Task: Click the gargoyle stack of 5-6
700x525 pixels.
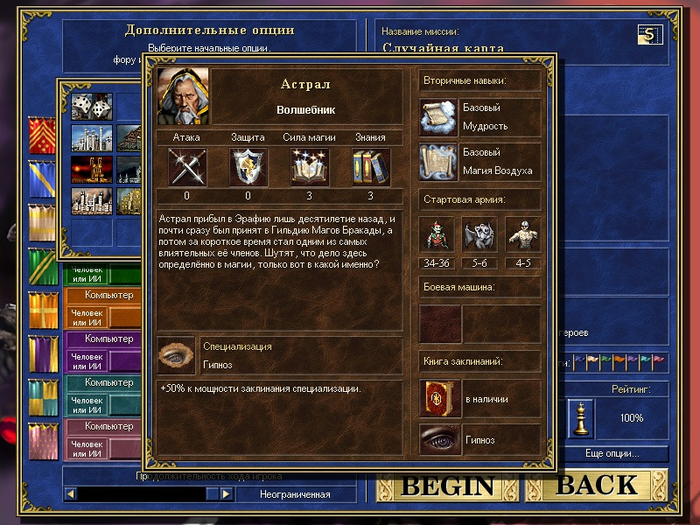Action: [480, 233]
